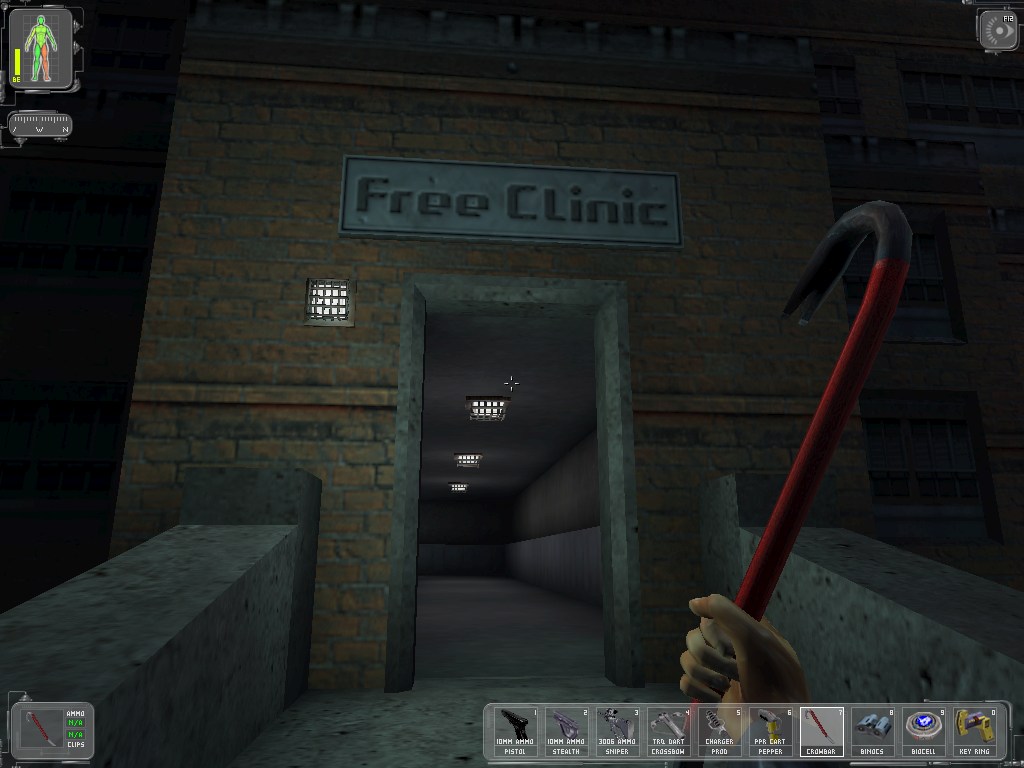Equip the Stealth pistol from the toolbelt
The height and width of the screenshot is (768, 1024).
[x=566, y=731]
